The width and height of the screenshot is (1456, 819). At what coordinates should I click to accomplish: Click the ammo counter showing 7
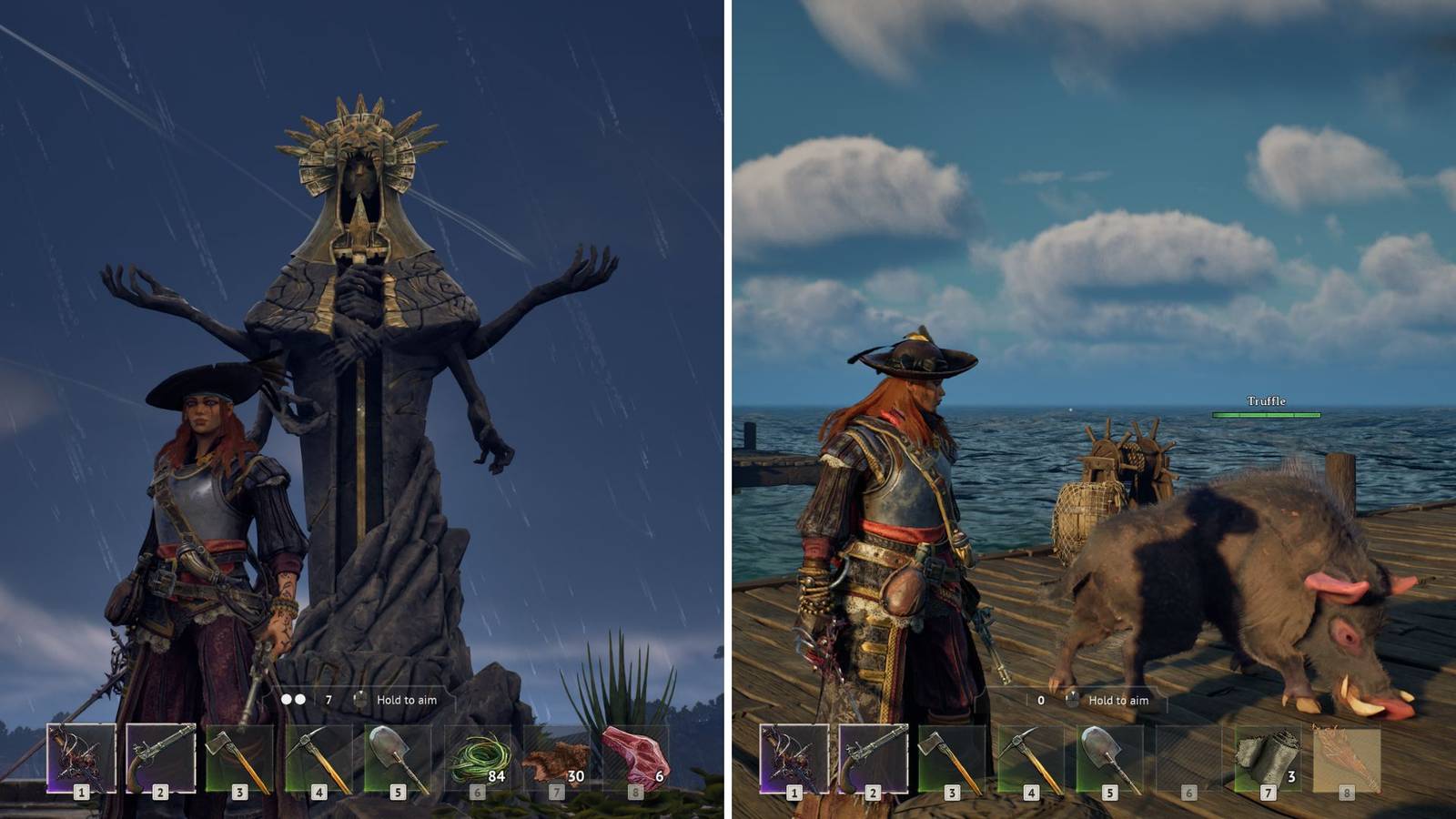pyautogui.click(x=329, y=701)
